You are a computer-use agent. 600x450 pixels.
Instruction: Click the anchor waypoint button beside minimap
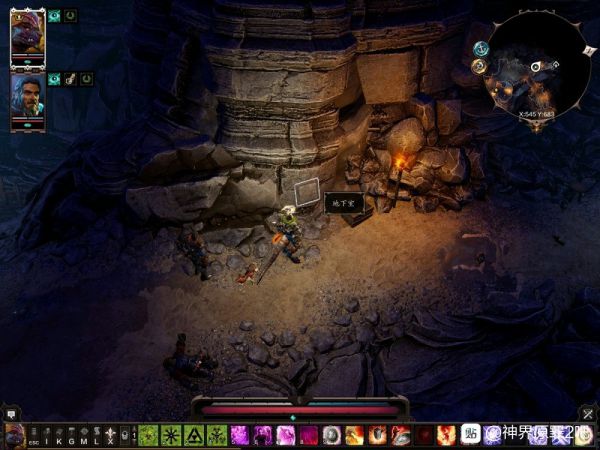tap(481, 48)
